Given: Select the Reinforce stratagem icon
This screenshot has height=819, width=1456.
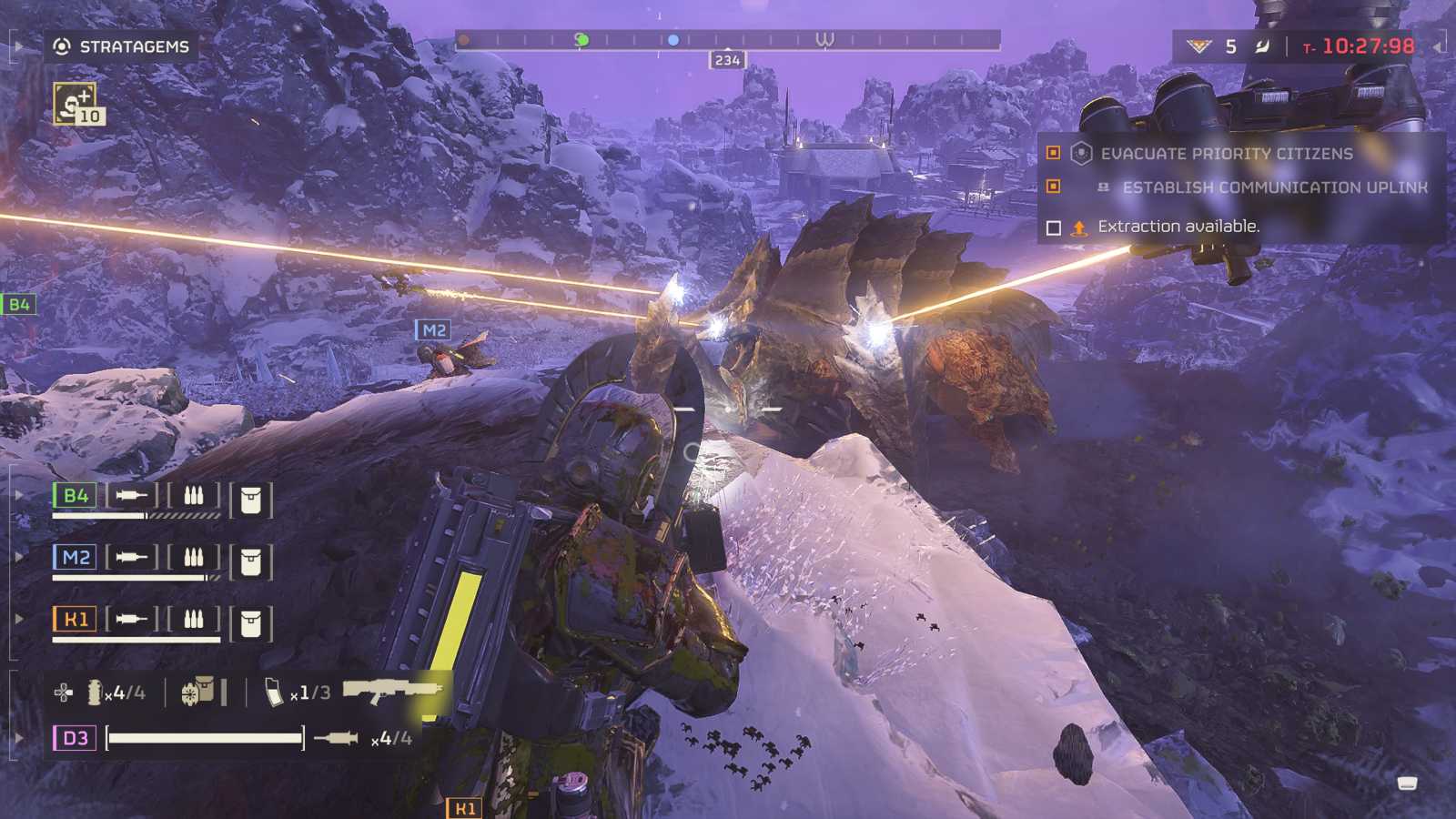Looking at the screenshot, I should coord(75,104).
